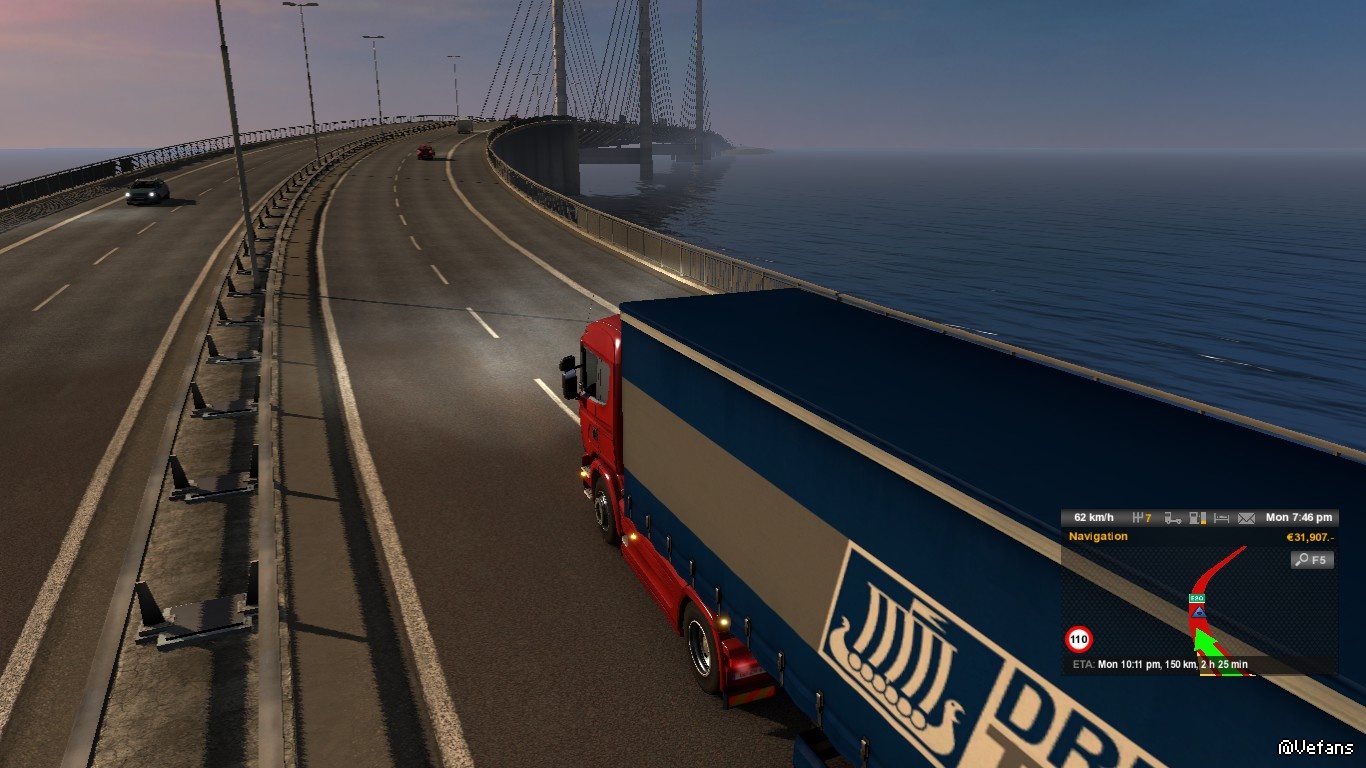Click the Route Advisor navigation minimap
The width and height of the screenshot is (1366, 768).
1200,610
